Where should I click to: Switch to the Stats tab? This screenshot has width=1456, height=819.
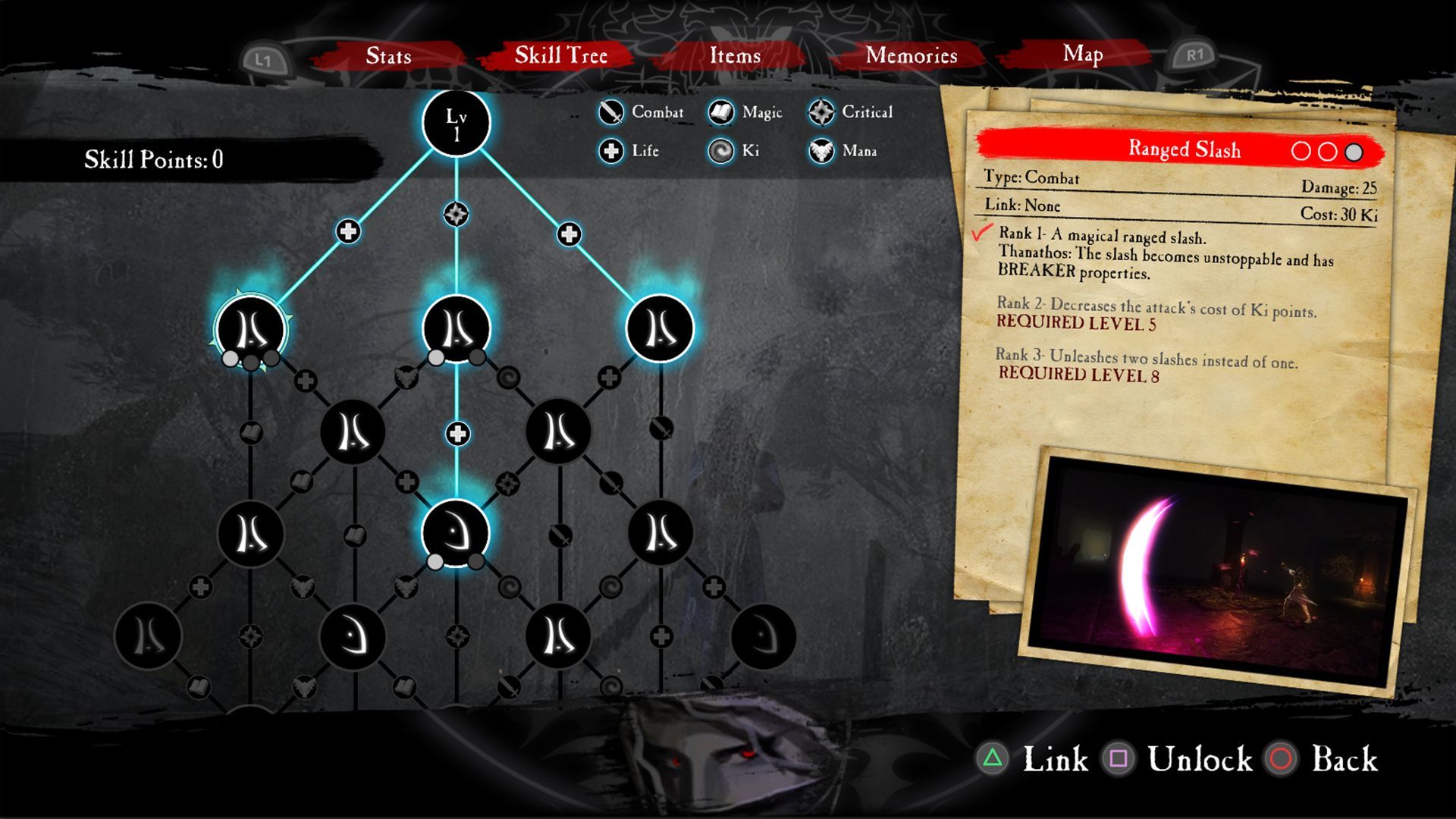tap(388, 56)
